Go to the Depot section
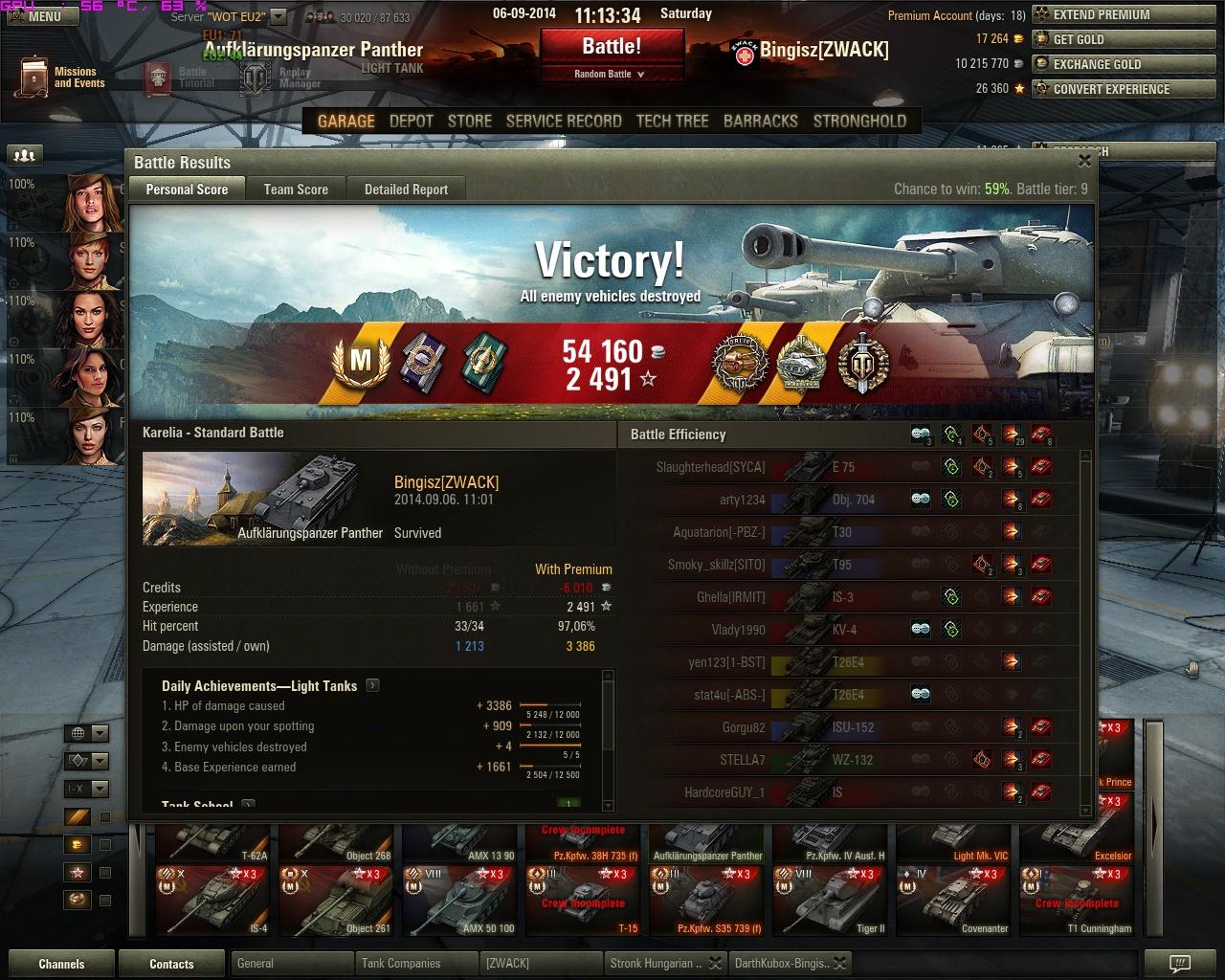 (412, 121)
